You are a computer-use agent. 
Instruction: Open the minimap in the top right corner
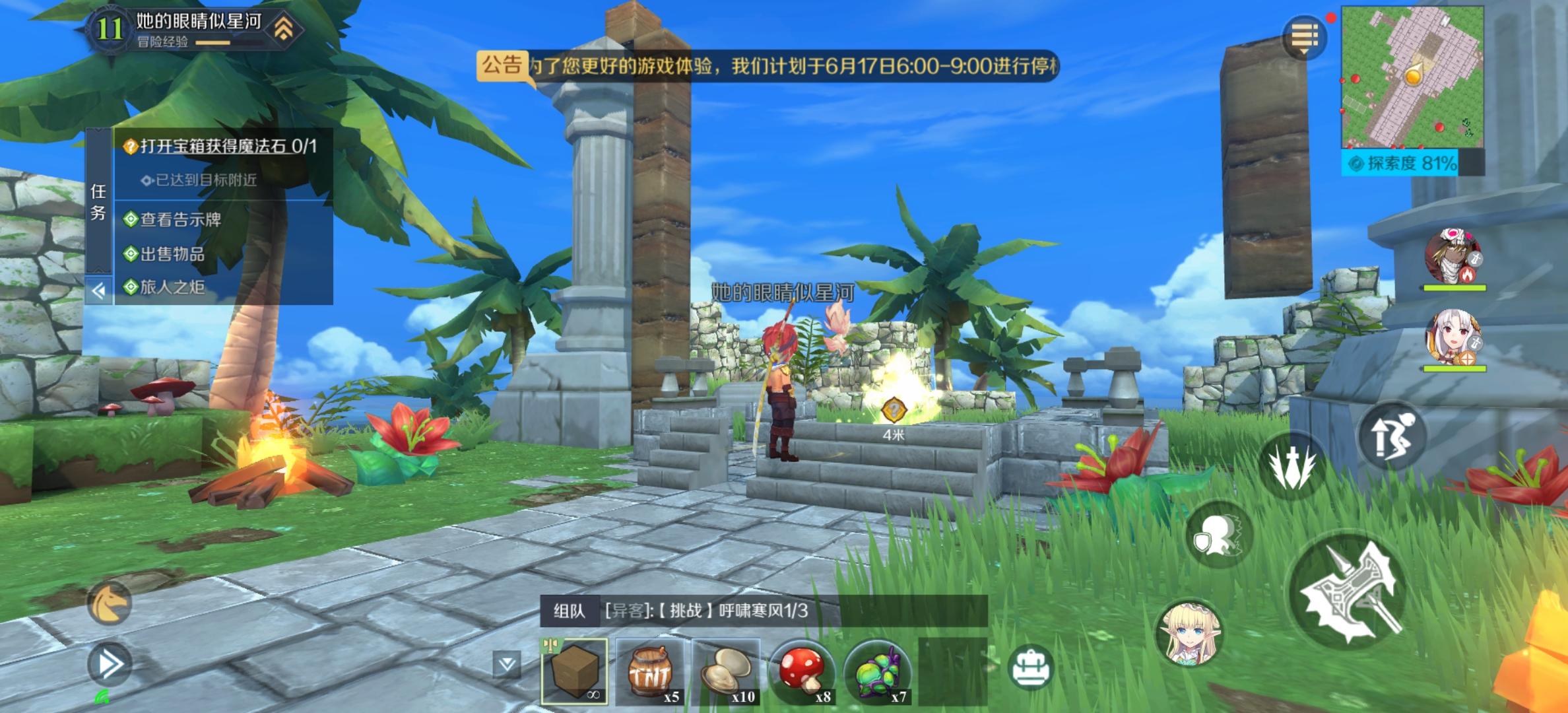pos(1412,76)
